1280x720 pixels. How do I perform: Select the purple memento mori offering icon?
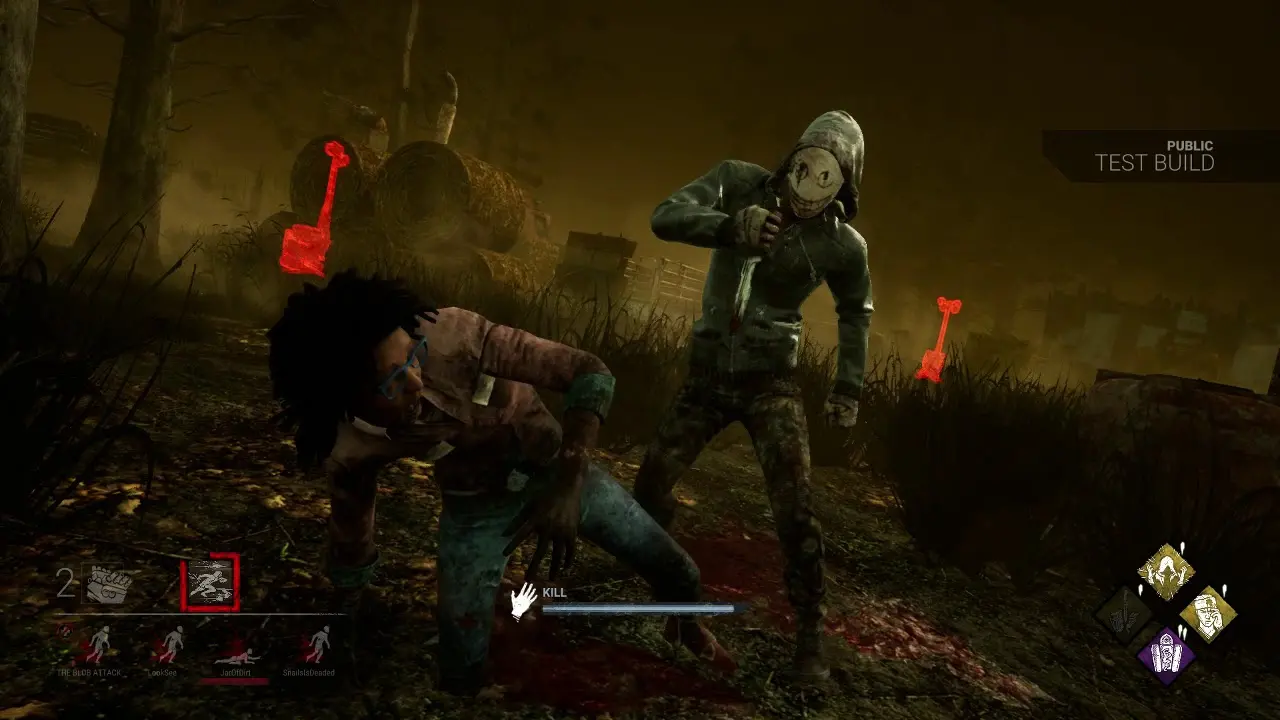point(1166,654)
